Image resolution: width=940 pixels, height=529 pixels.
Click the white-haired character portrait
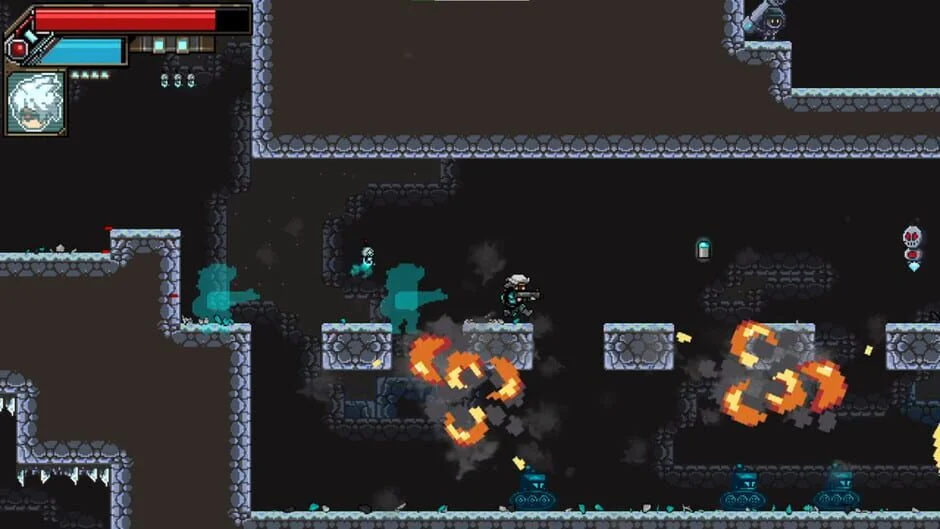tap(36, 102)
